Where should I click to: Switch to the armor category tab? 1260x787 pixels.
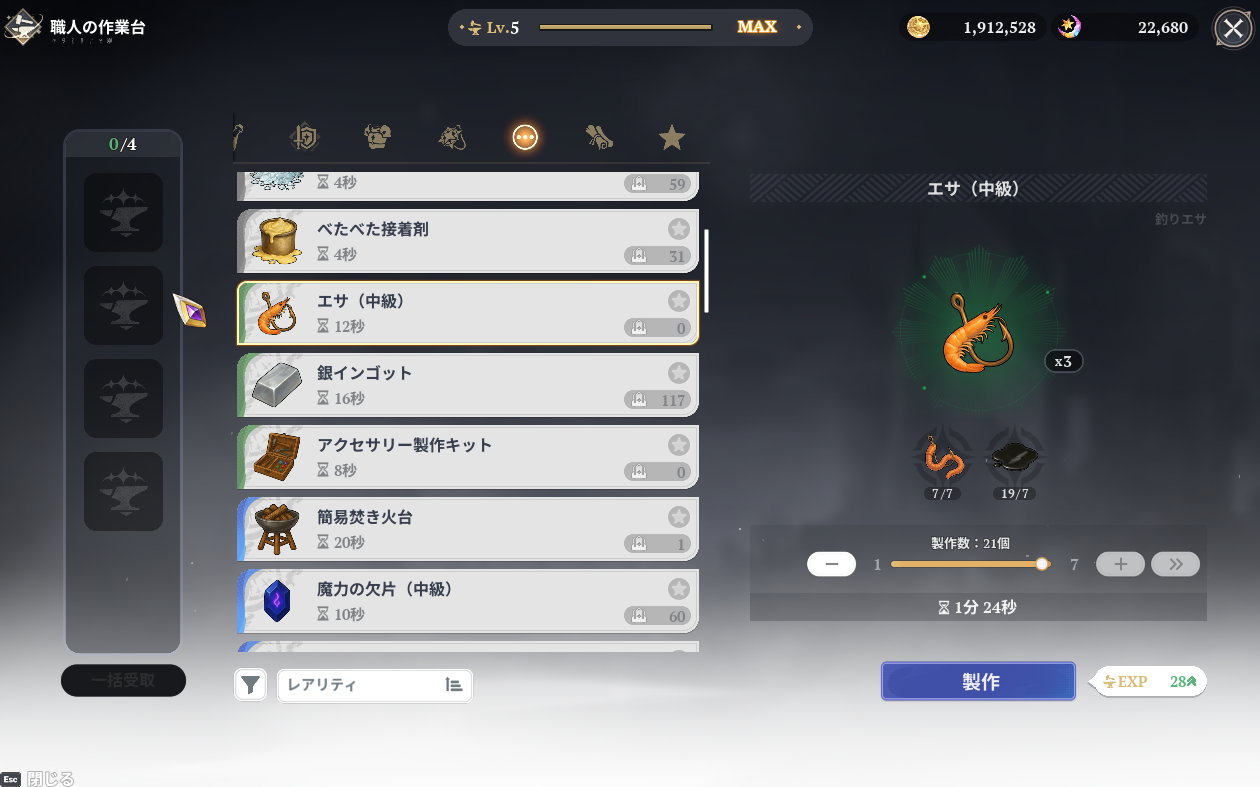(x=377, y=138)
